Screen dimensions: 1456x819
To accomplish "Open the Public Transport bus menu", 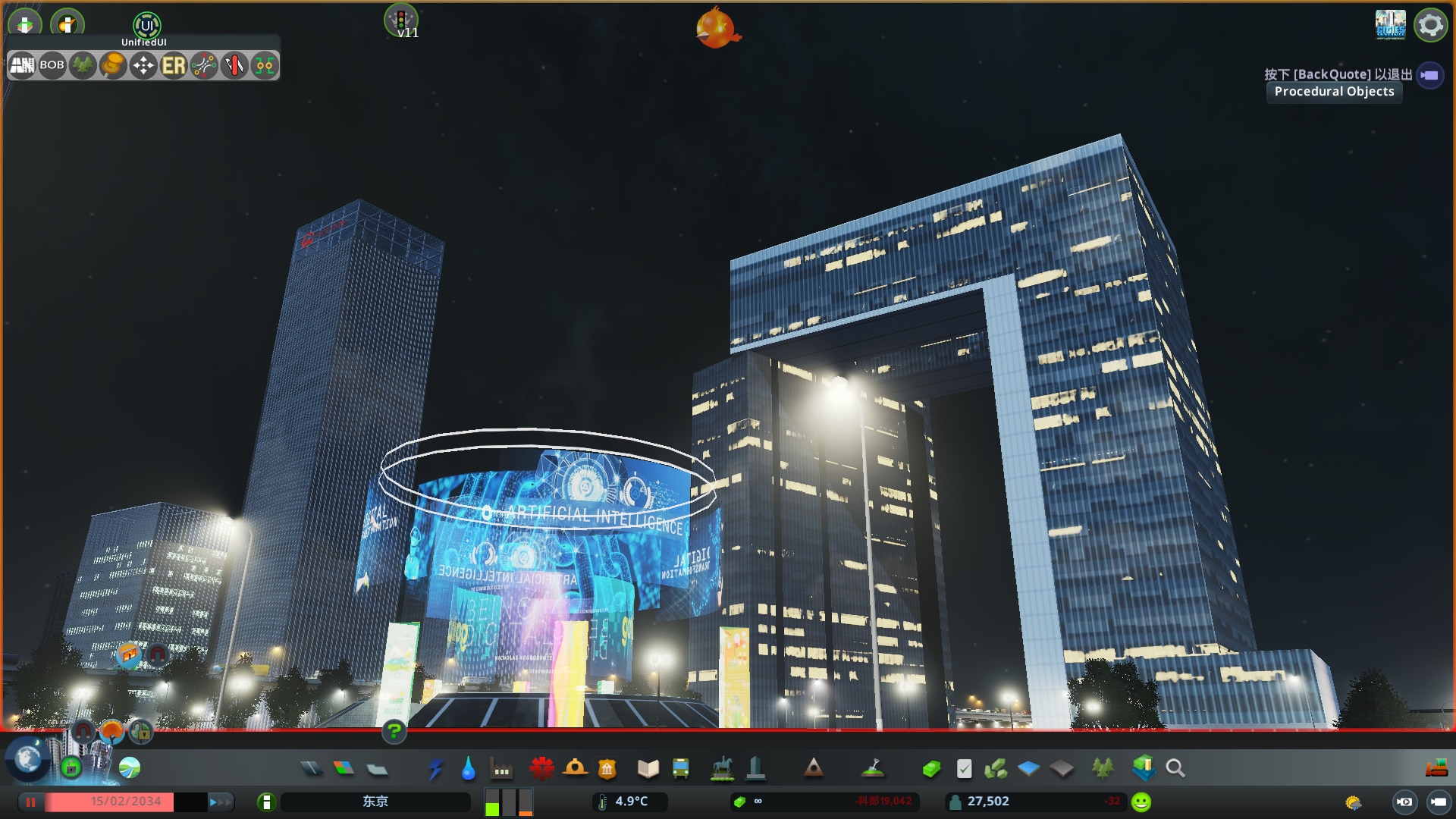I will [x=682, y=768].
